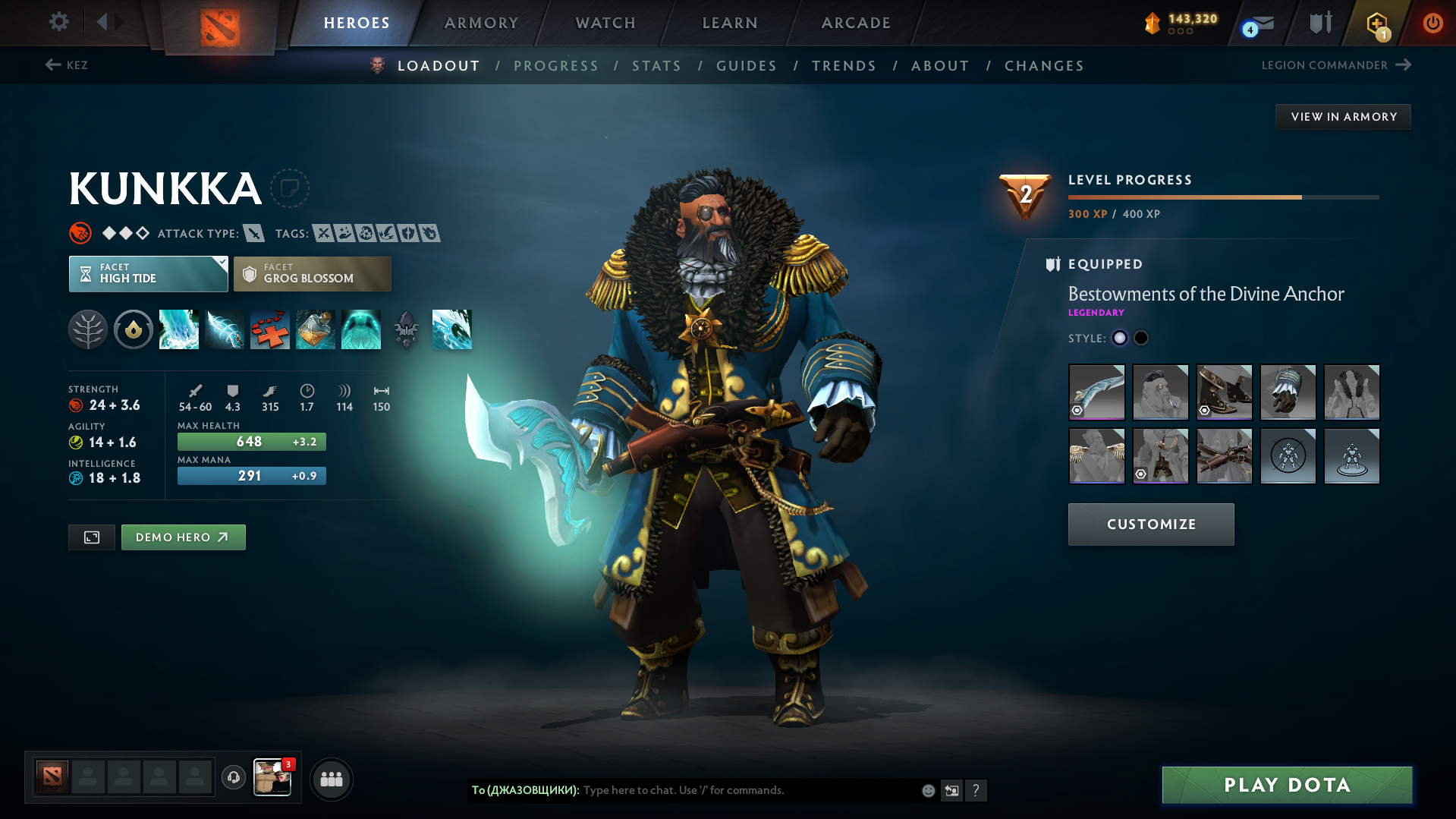Select the black style radio button
1456x819 pixels.
[1140, 338]
